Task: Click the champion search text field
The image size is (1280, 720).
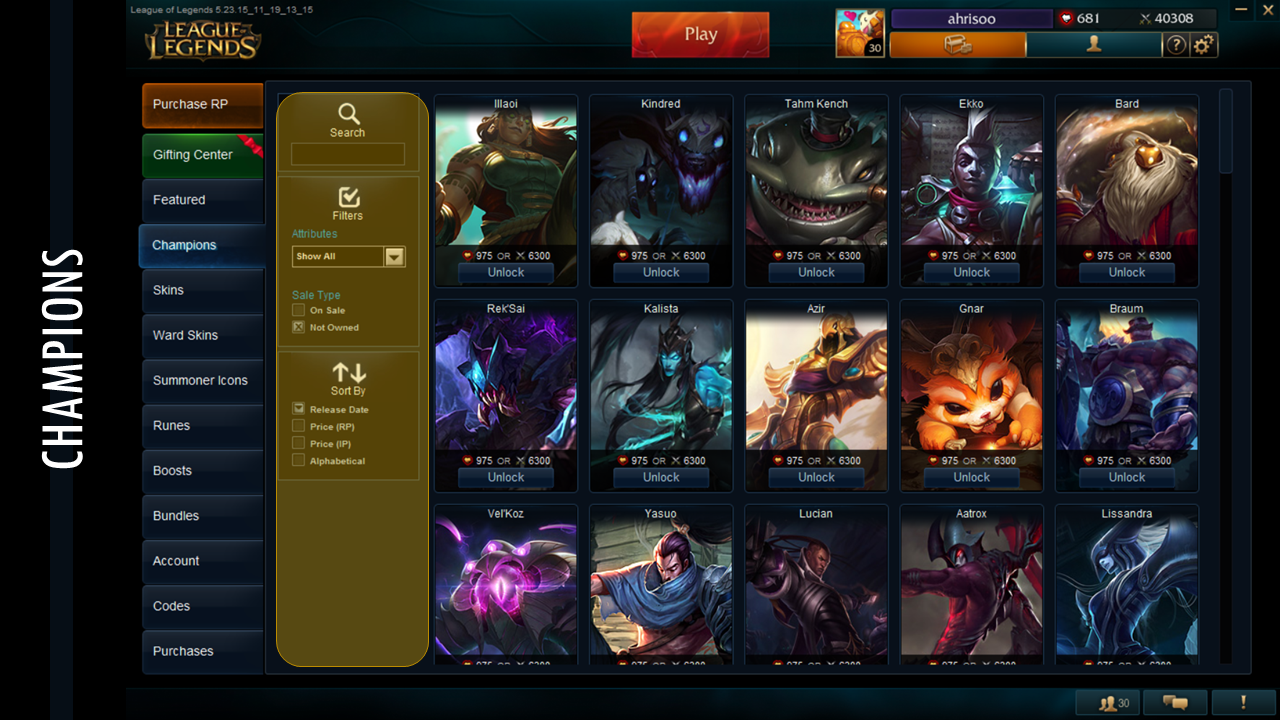Action: pyautogui.click(x=347, y=154)
